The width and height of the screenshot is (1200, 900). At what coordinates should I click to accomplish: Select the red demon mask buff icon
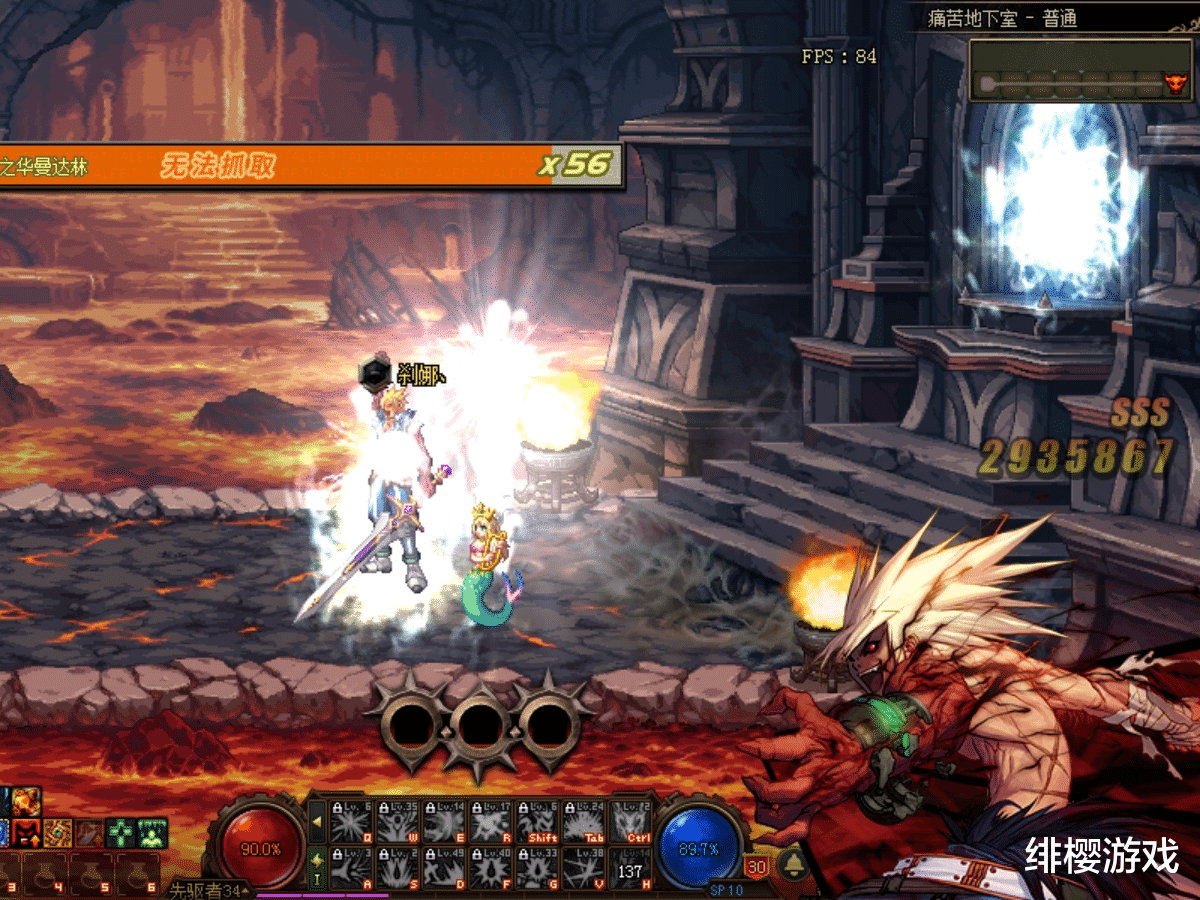25,832
